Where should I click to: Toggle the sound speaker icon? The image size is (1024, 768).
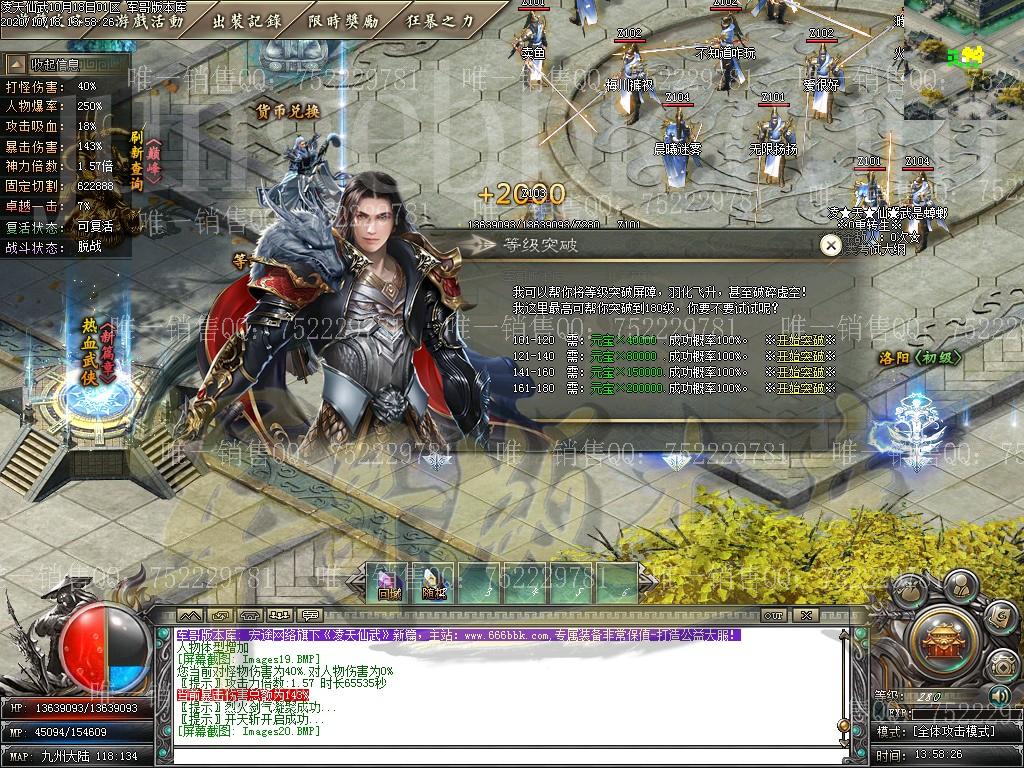point(998,695)
